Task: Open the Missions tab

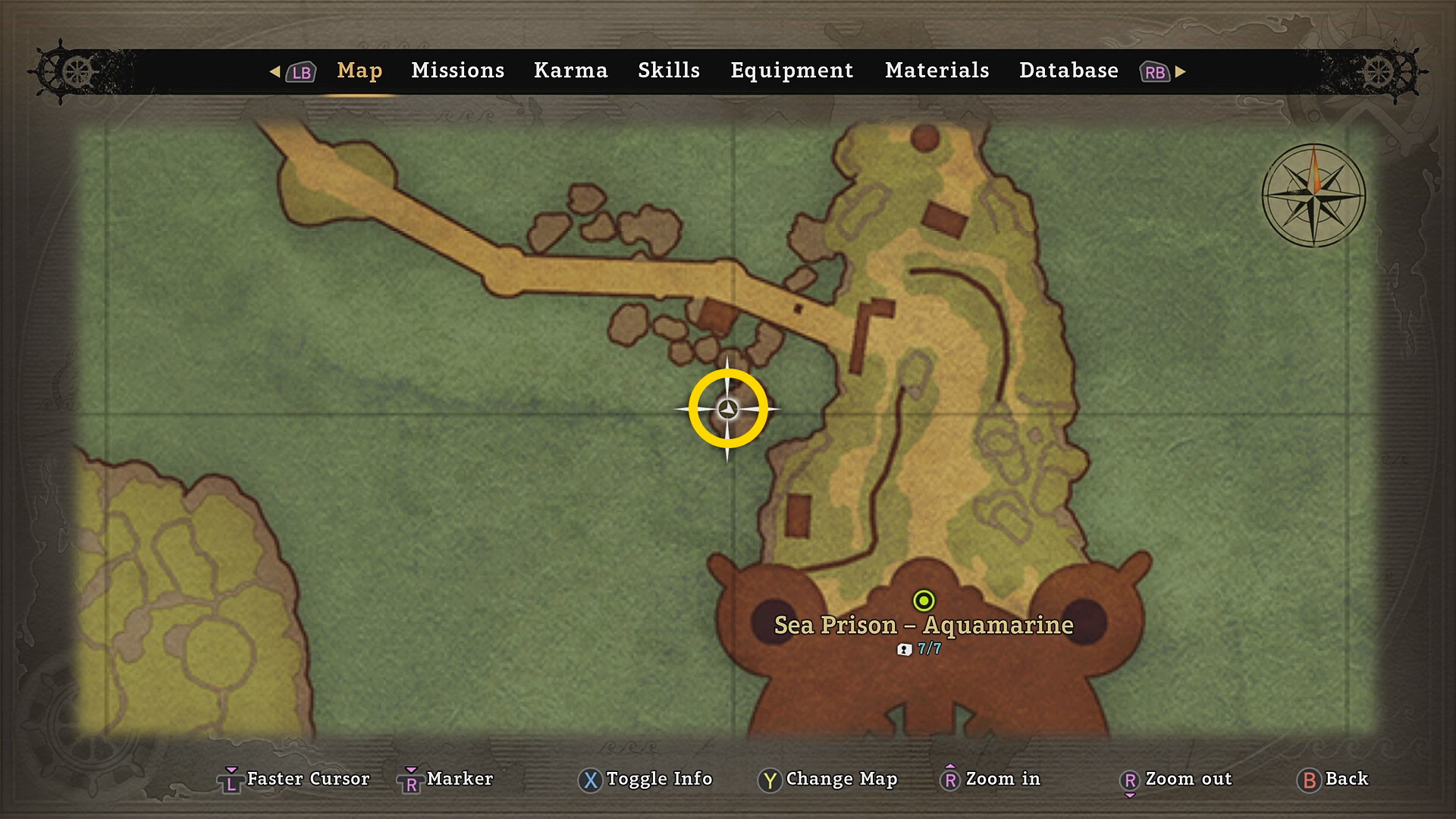Action: [457, 71]
